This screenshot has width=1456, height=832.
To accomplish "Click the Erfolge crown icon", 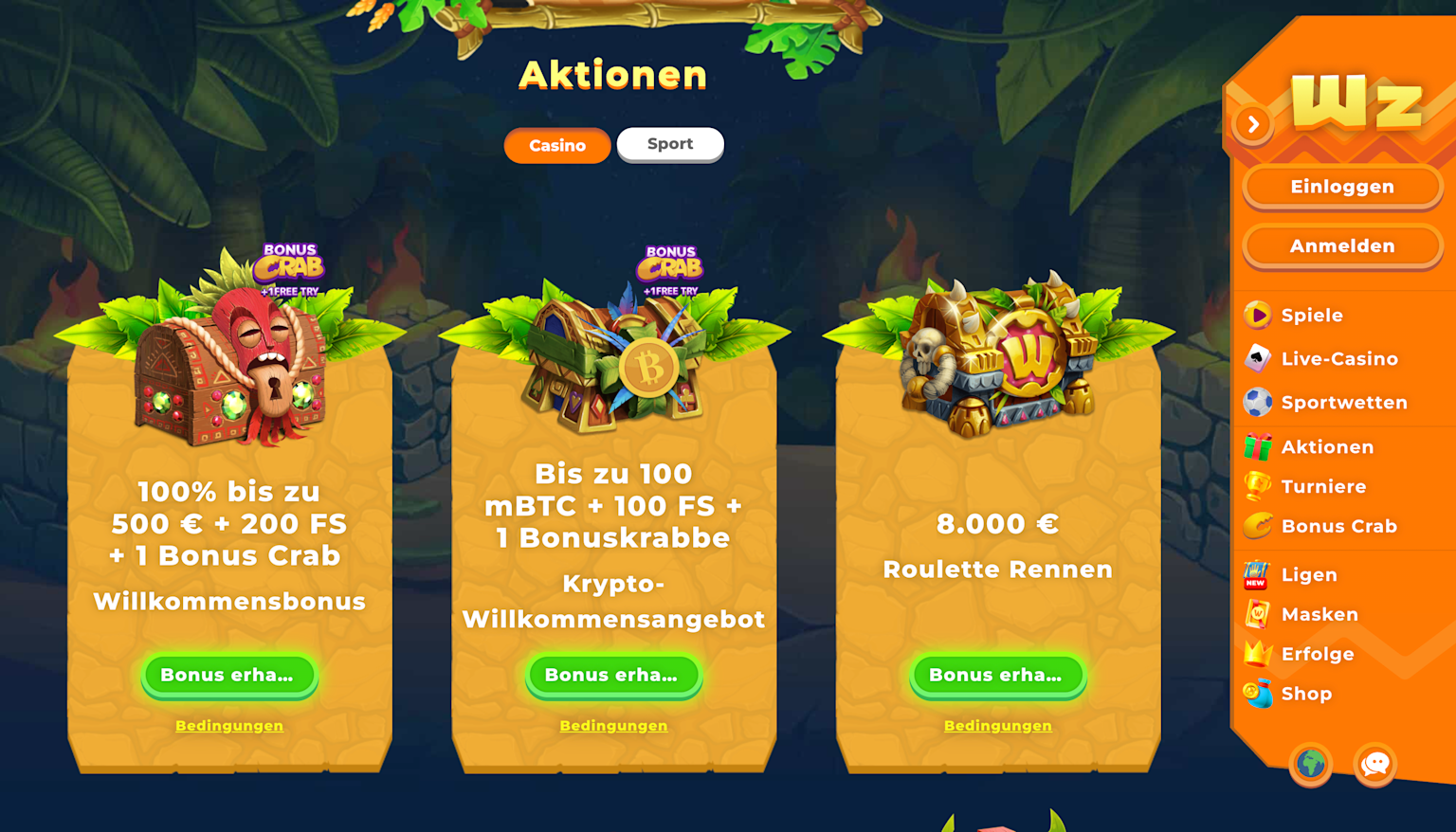I will [1258, 654].
